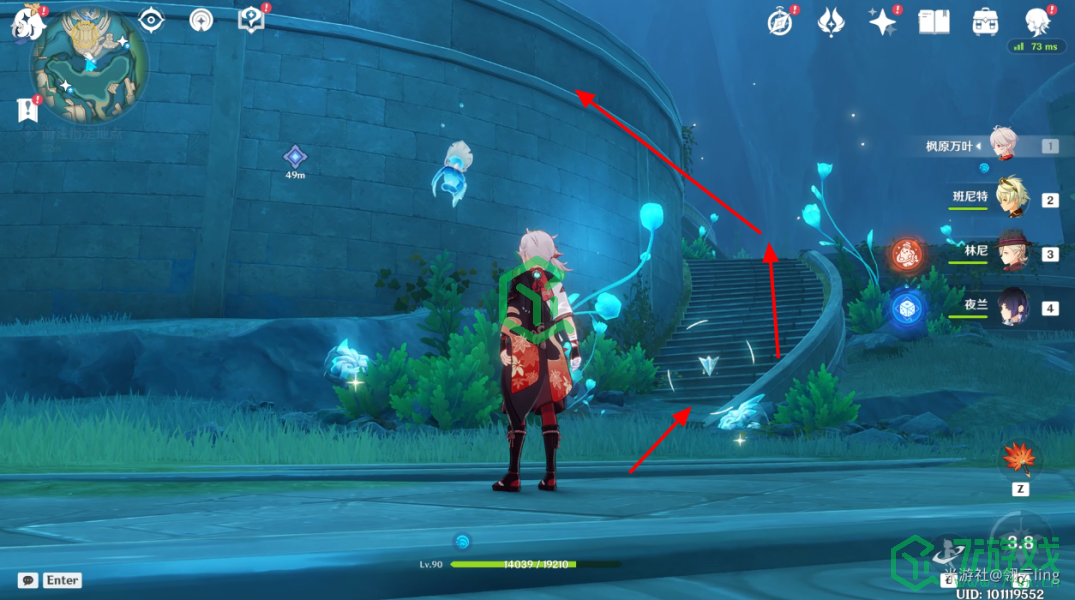Screen dimensions: 1075x600
Task: Open the four-pointed star wish icon
Action: click(x=882, y=21)
